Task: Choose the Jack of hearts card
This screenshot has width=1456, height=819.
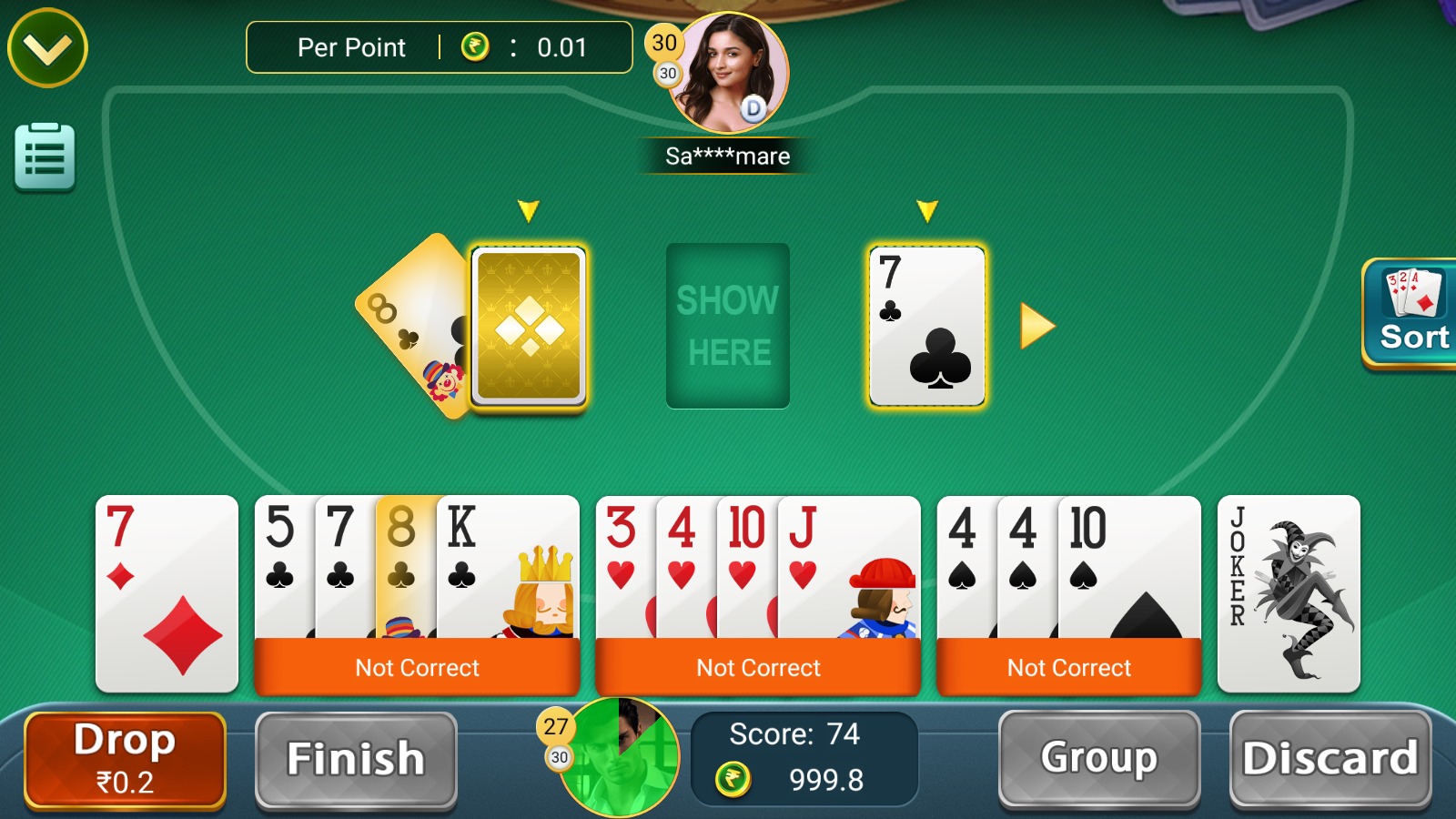Action: tap(848, 564)
